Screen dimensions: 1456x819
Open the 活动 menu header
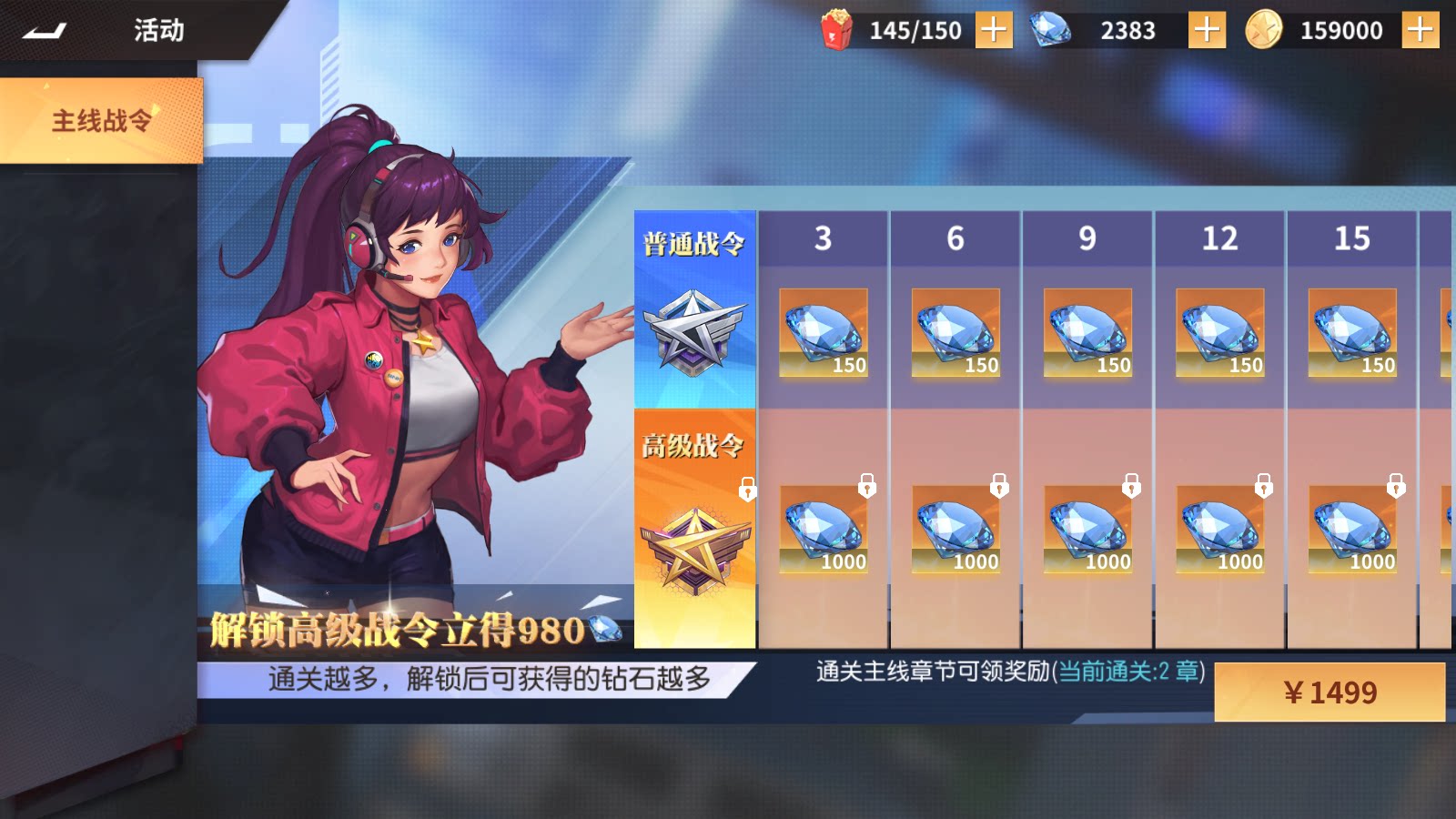click(x=159, y=30)
